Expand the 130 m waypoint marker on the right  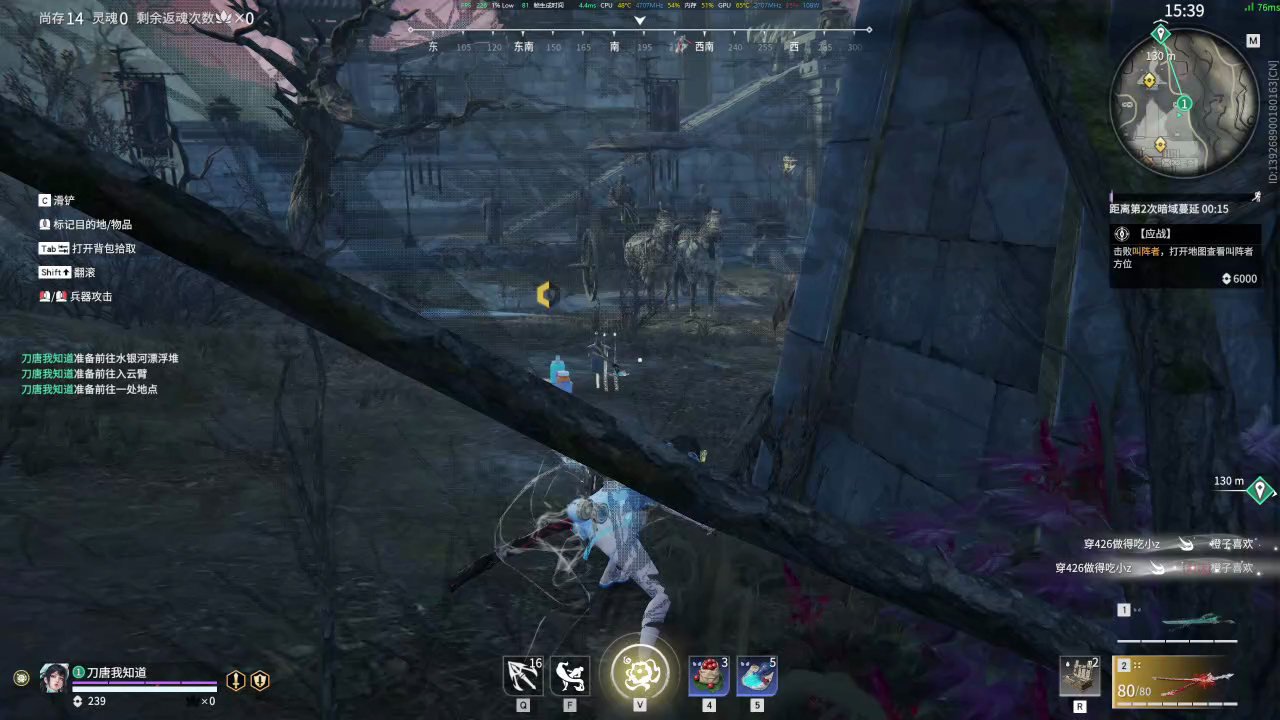[x=1258, y=490]
